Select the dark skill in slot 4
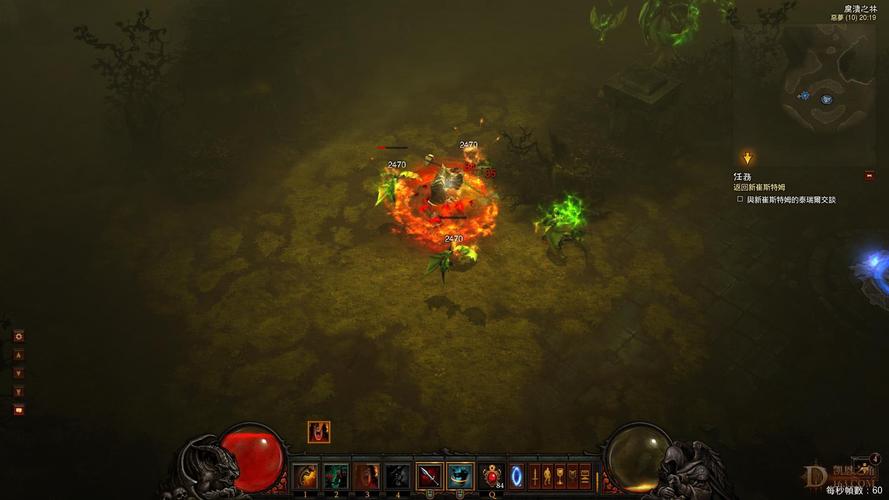Viewport: 889px width, 500px height. tap(397, 477)
